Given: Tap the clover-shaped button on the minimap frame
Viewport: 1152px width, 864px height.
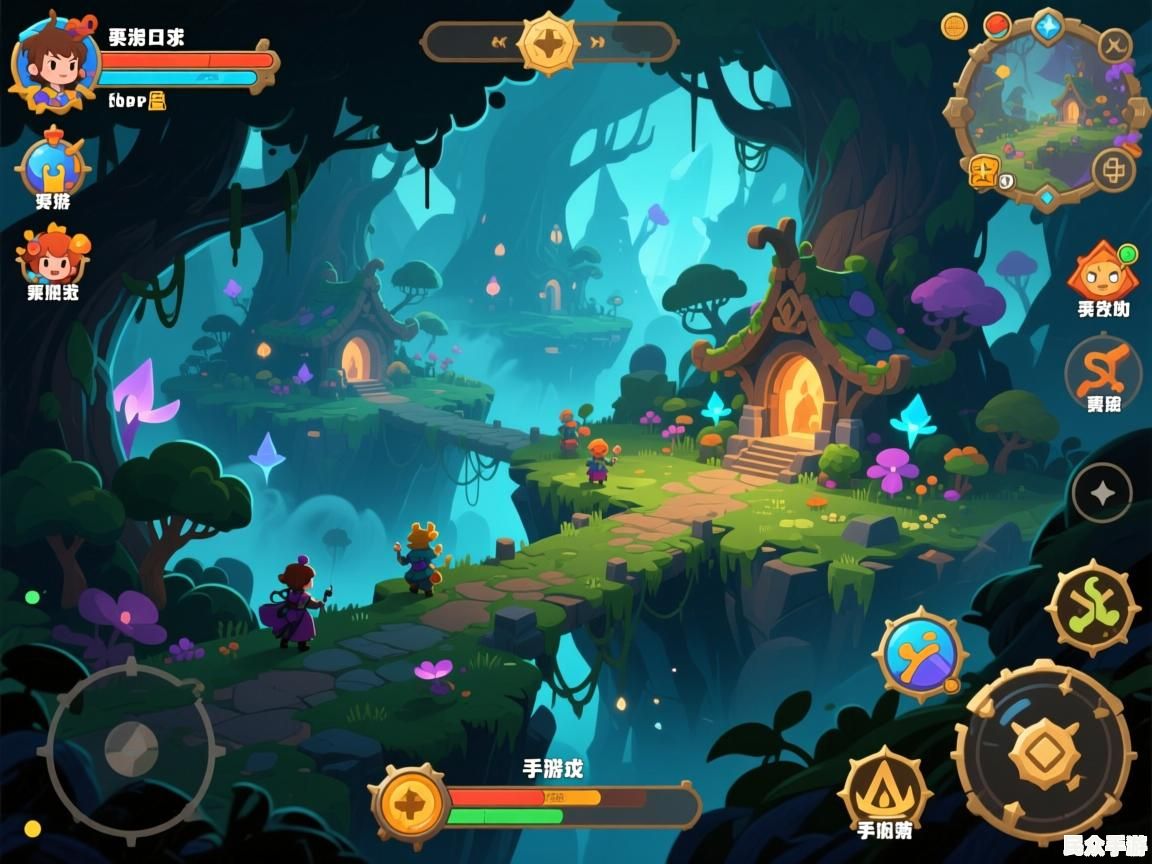Looking at the screenshot, I should tap(1113, 170).
